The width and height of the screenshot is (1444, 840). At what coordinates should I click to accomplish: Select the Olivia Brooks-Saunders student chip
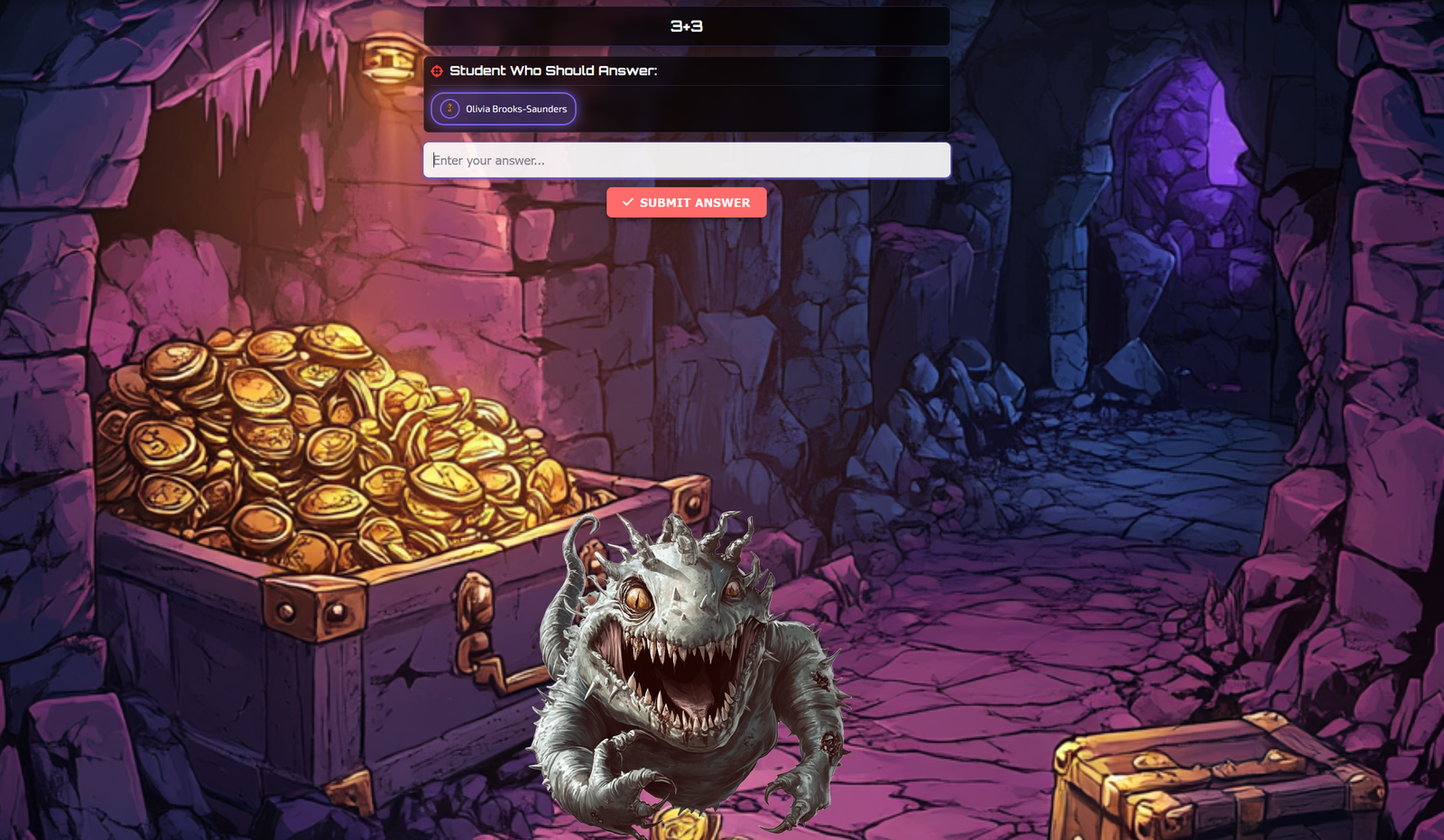coord(504,109)
